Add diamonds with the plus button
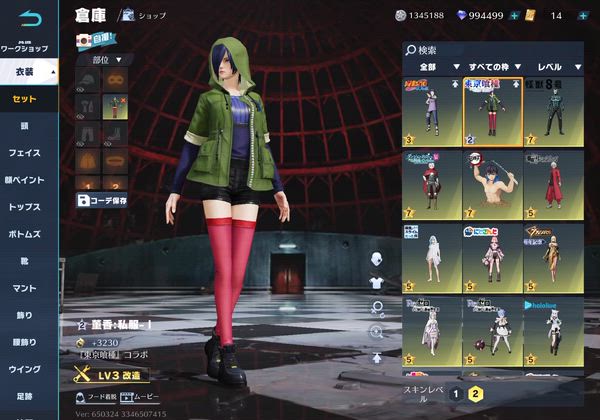The width and height of the screenshot is (600, 420). (514, 15)
